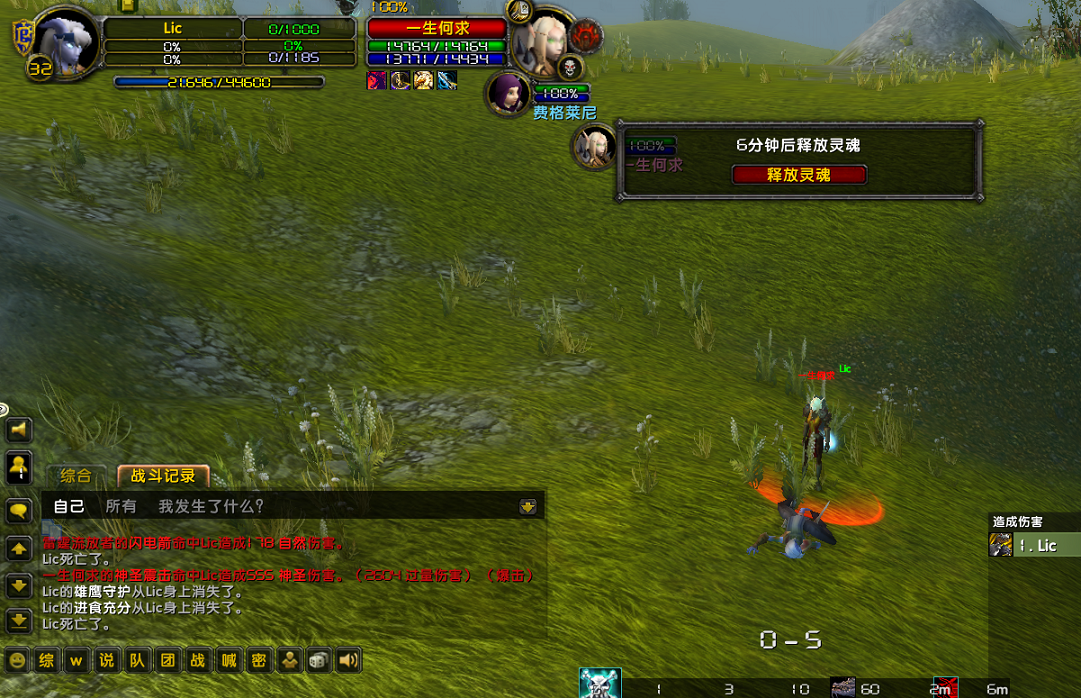
Task: Click the 释放灵魂 release spirit button
Action: pos(799,175)
